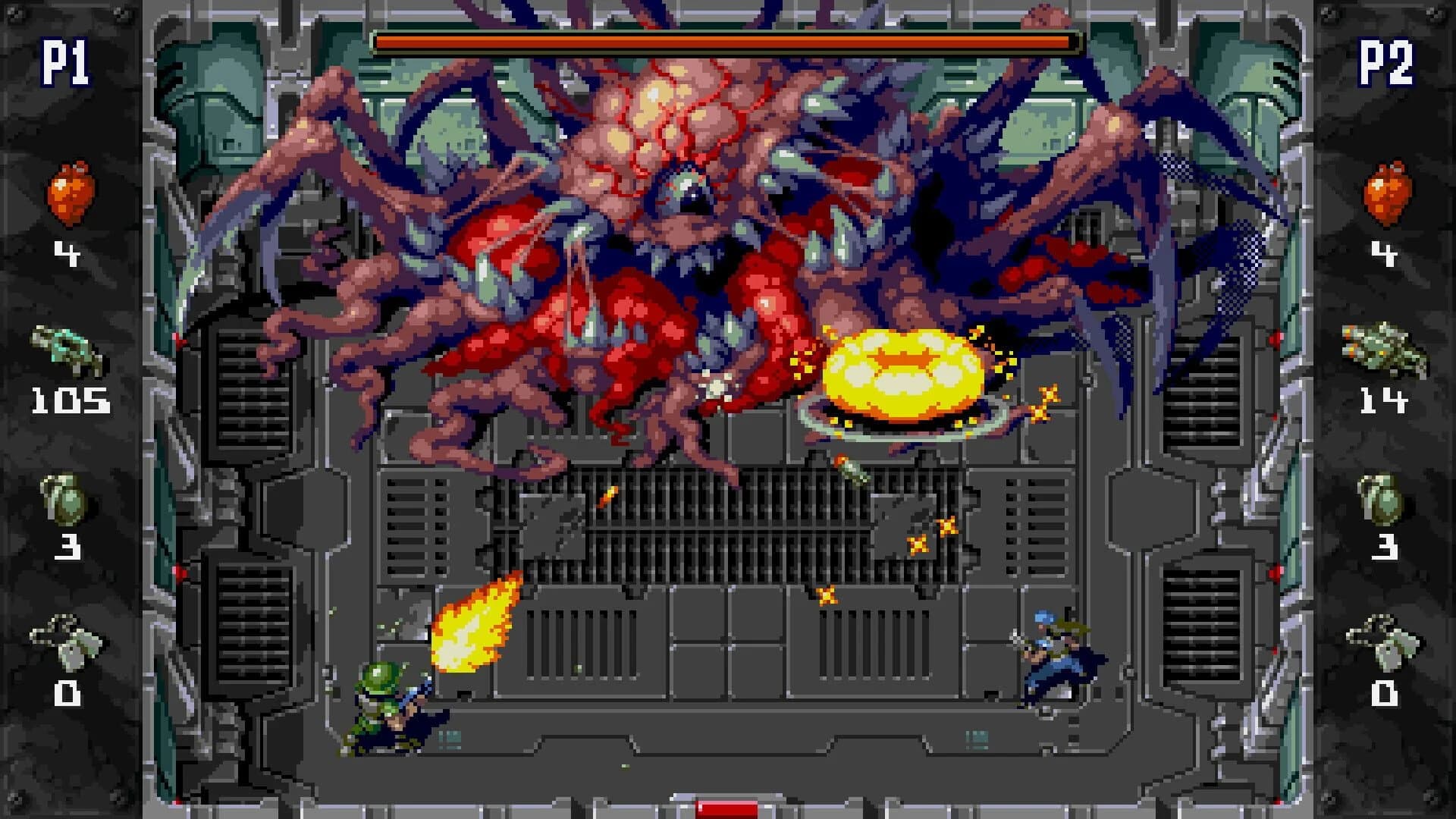Click the boss health bar at the top
The width and height of the screenshot is (1456, 819).
[724, 39]
